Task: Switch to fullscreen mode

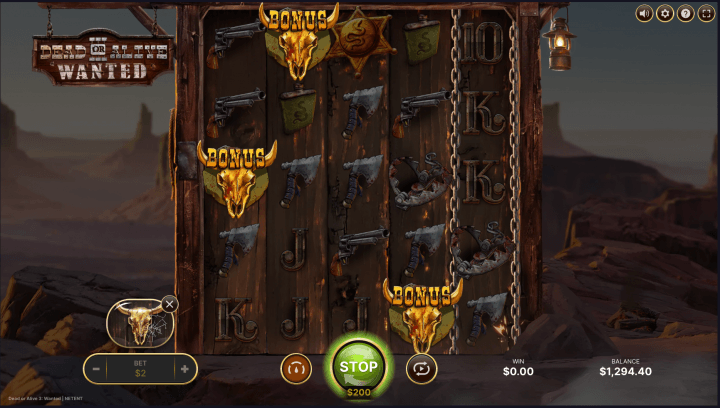Action: click(x=706, y=14)
